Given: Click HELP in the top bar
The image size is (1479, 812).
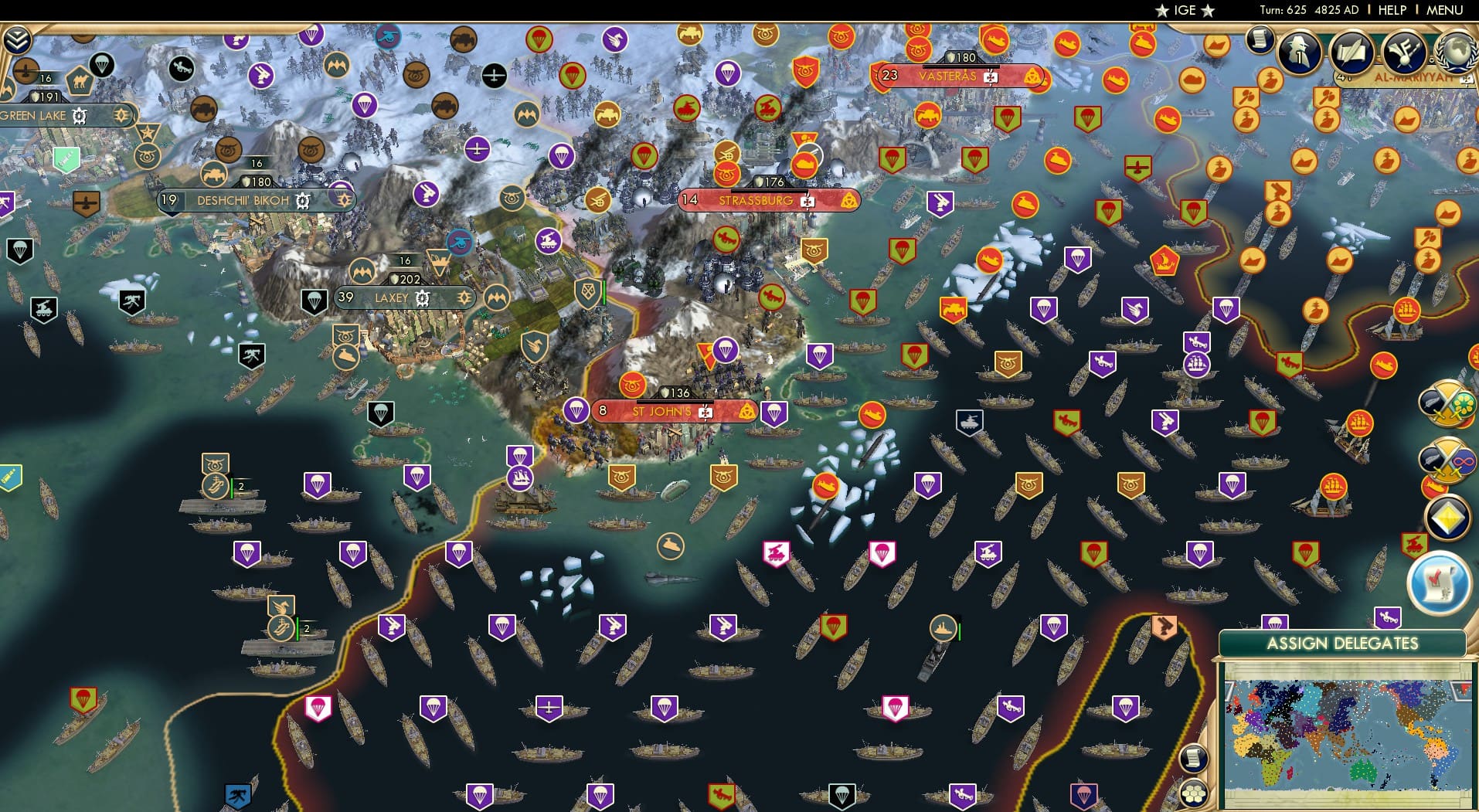Looking at the screenshot, I should (x=1392, y=10).
